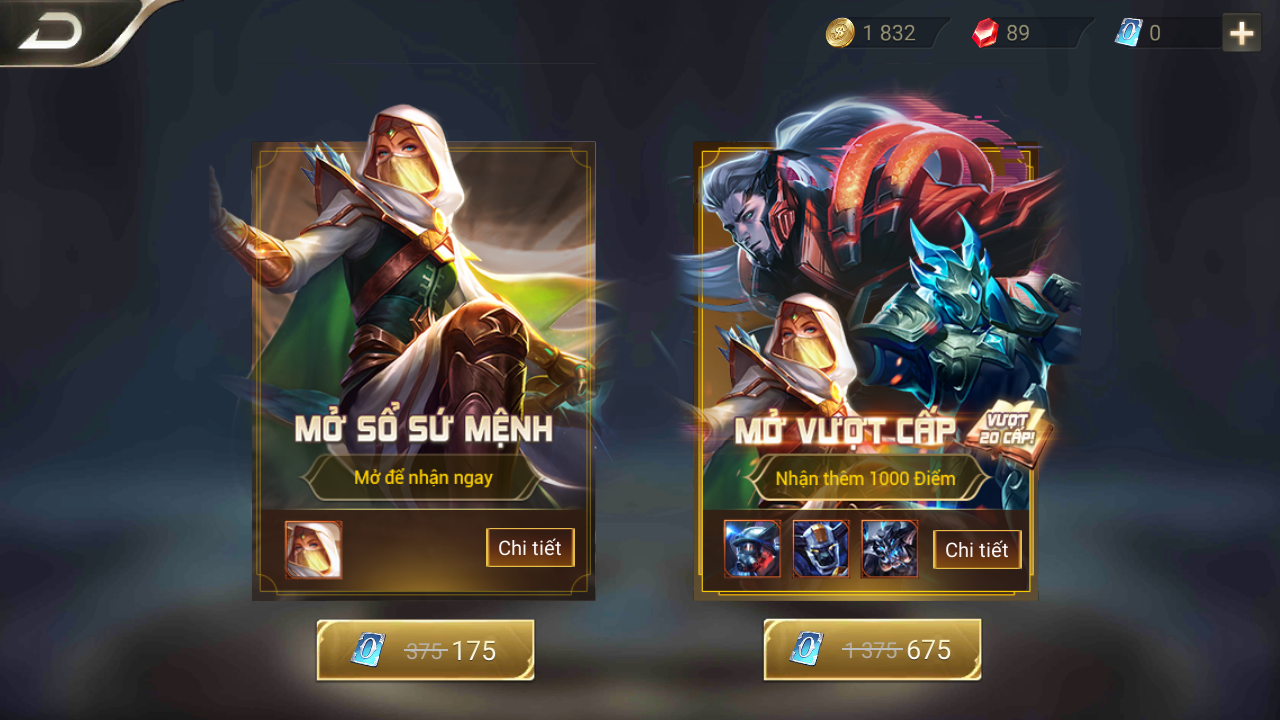Choose the Mở Vượt Cấp card
This screenshot has width=1280, height=720.
click(x=866, y=330)
